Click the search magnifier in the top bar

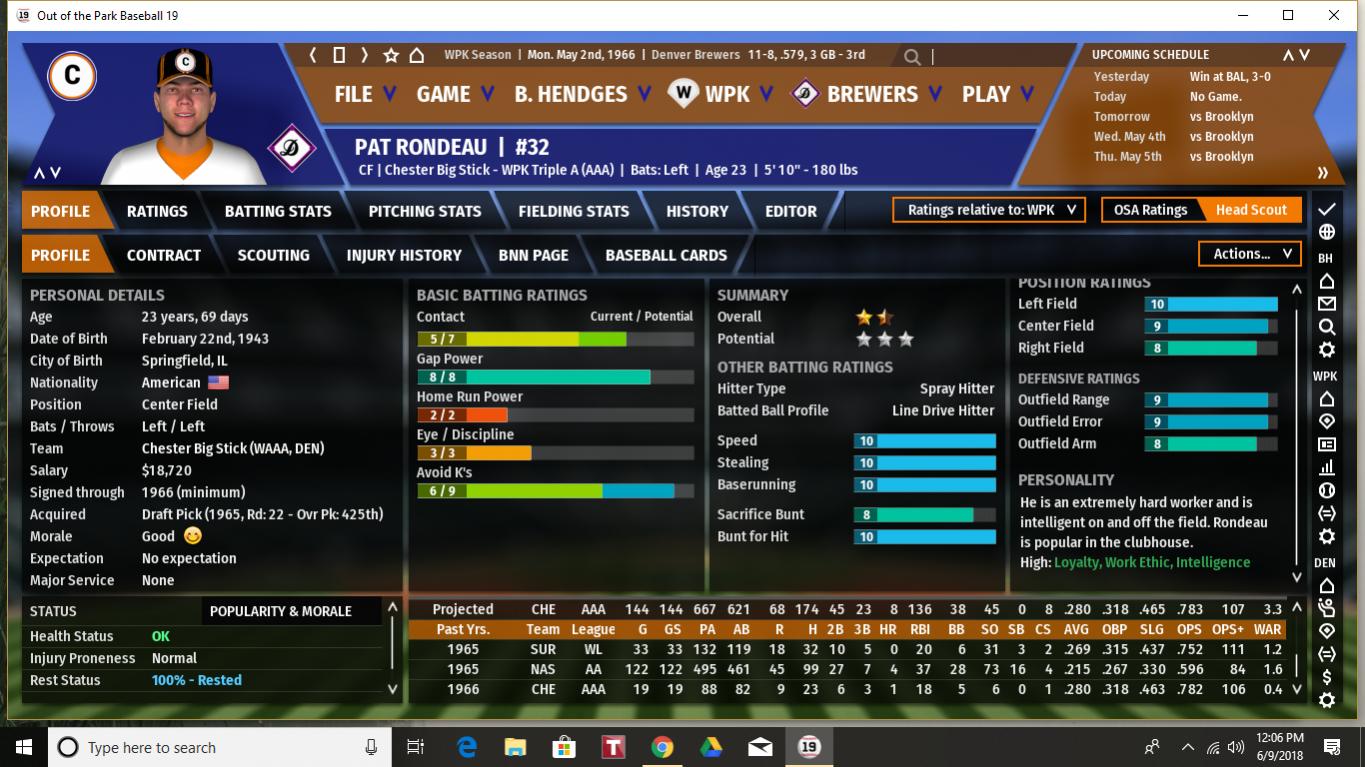(912, 57)
